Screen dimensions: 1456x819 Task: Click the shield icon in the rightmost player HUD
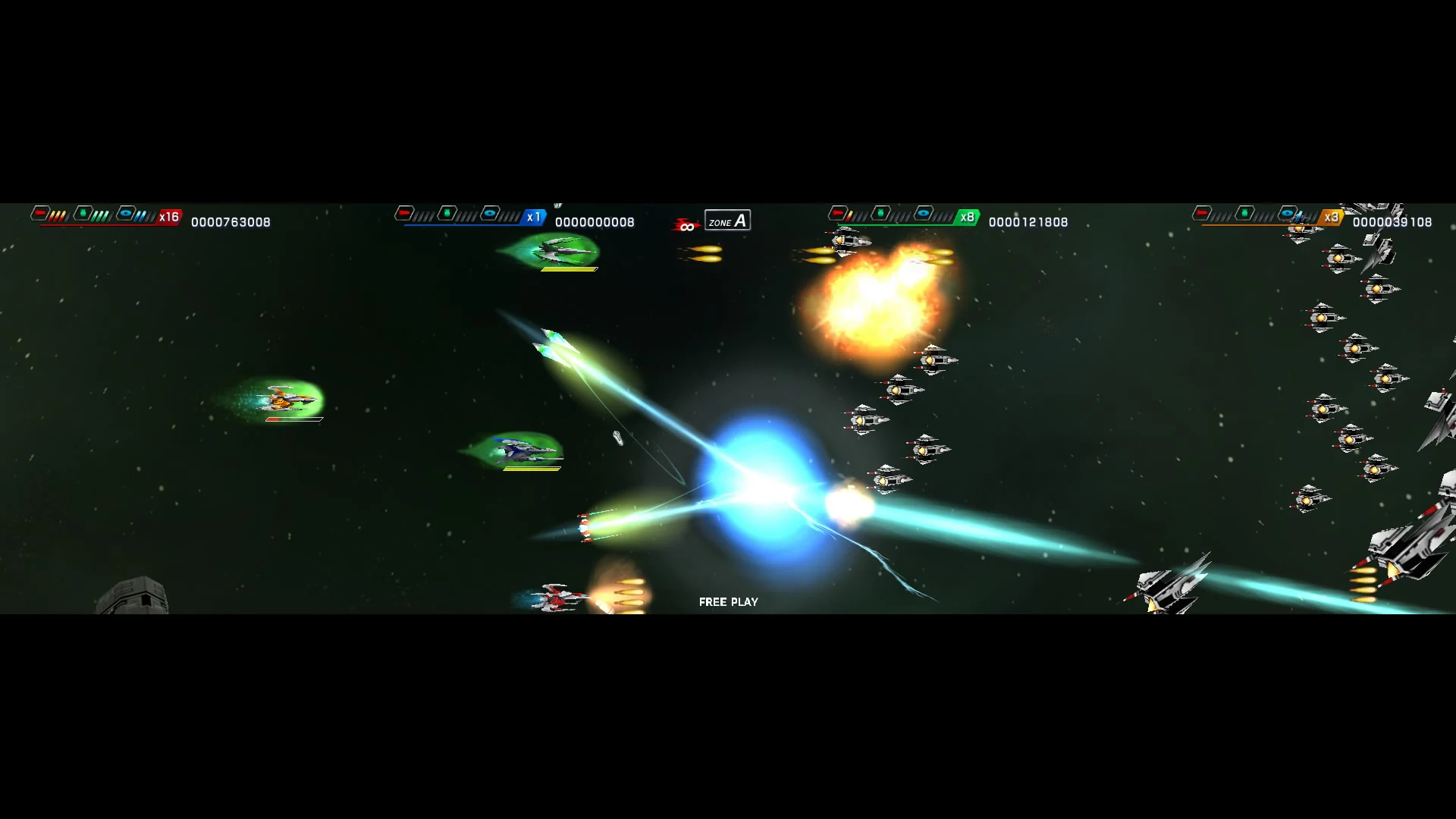[1288, 214]
